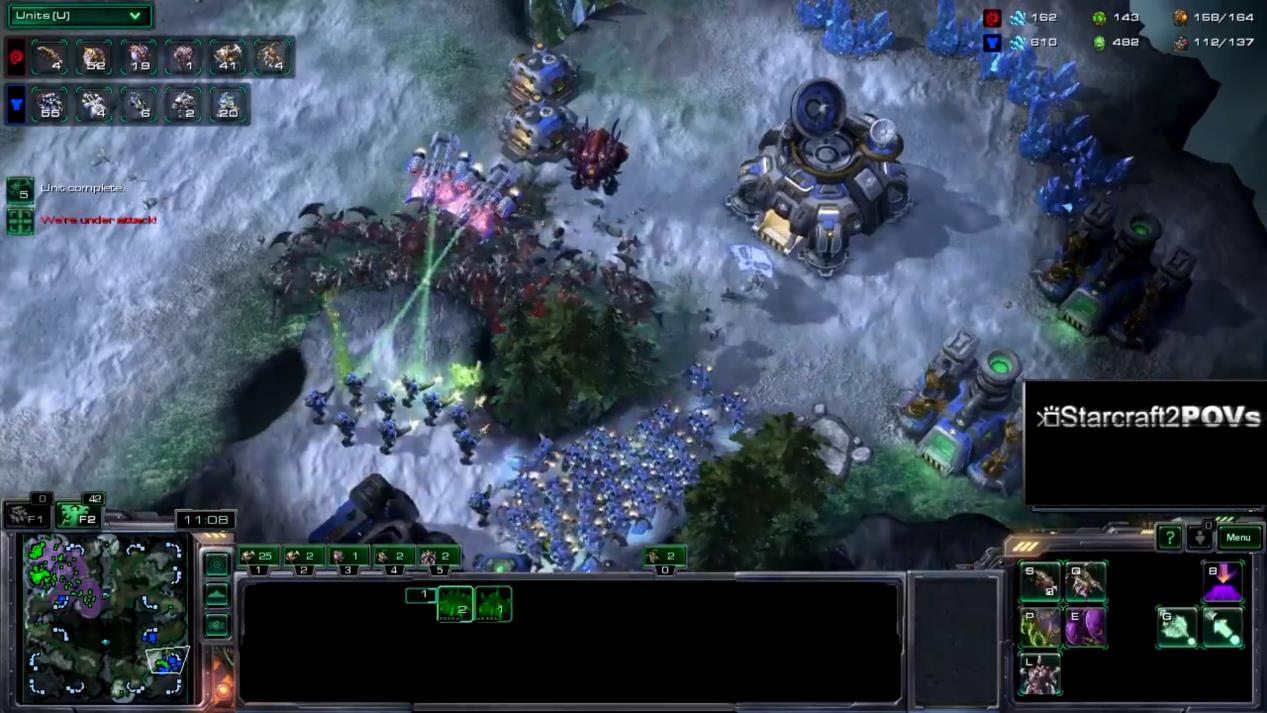This screenshot has width=1267, height=713.
Task: Select control group 1 with 25 units
Action: [x=258, y=557]
